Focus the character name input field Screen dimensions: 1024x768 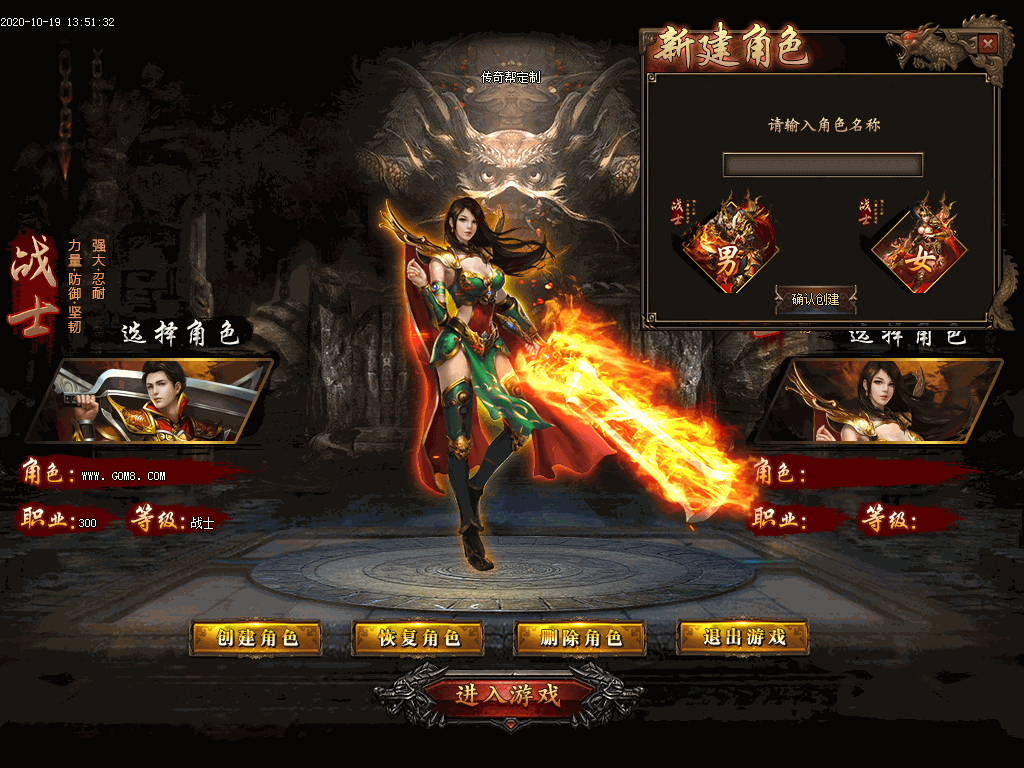click(822, 165)
